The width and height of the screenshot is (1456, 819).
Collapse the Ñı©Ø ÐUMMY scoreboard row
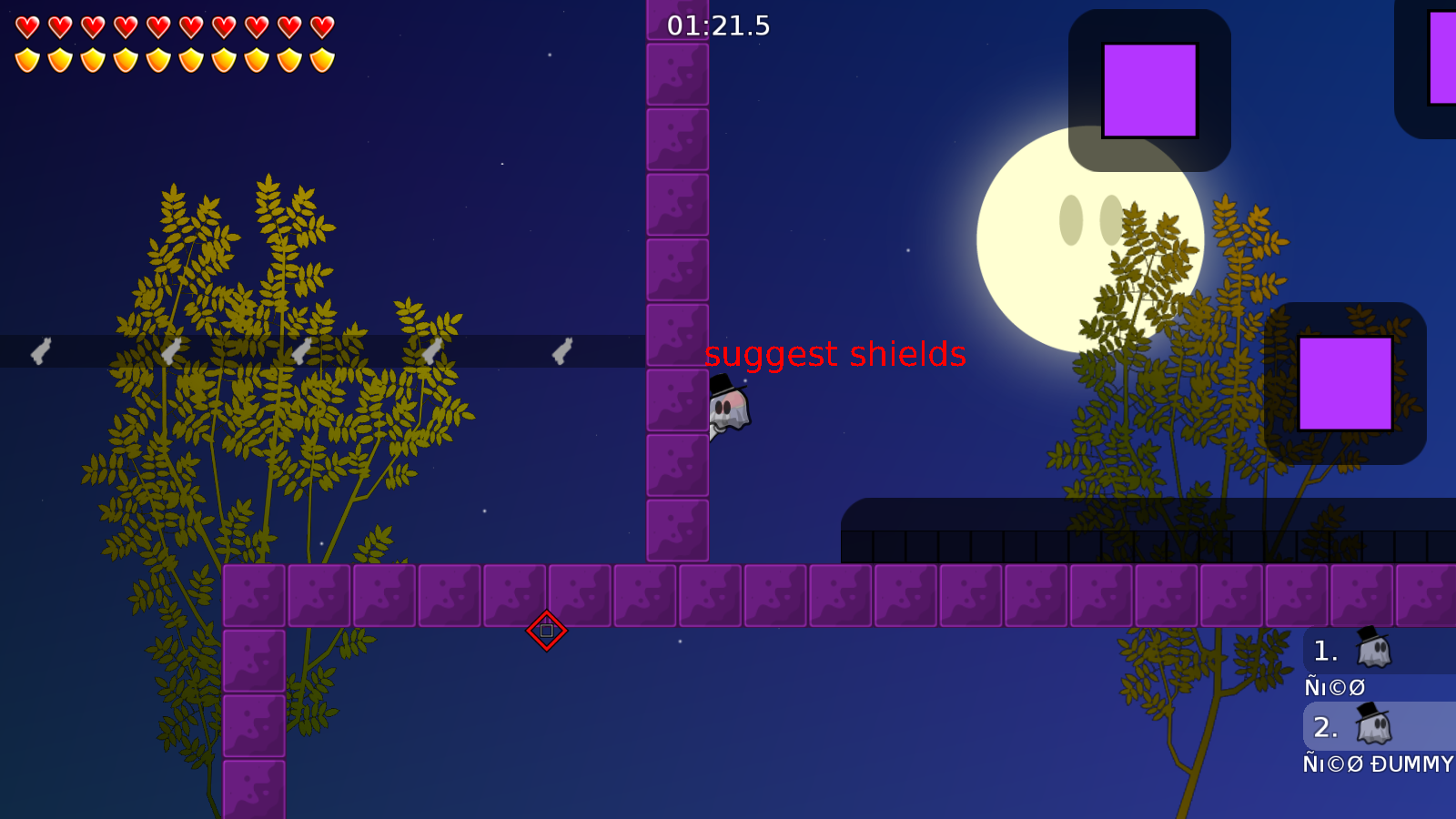[x=1377, y=765]
